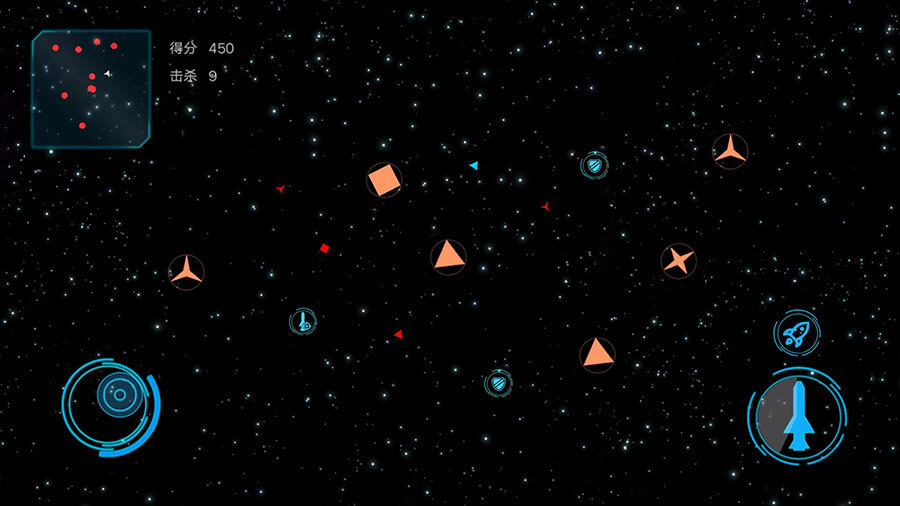Tap the virtual joystick control
This screenshot has height=506, width=900.
[116, 396]
